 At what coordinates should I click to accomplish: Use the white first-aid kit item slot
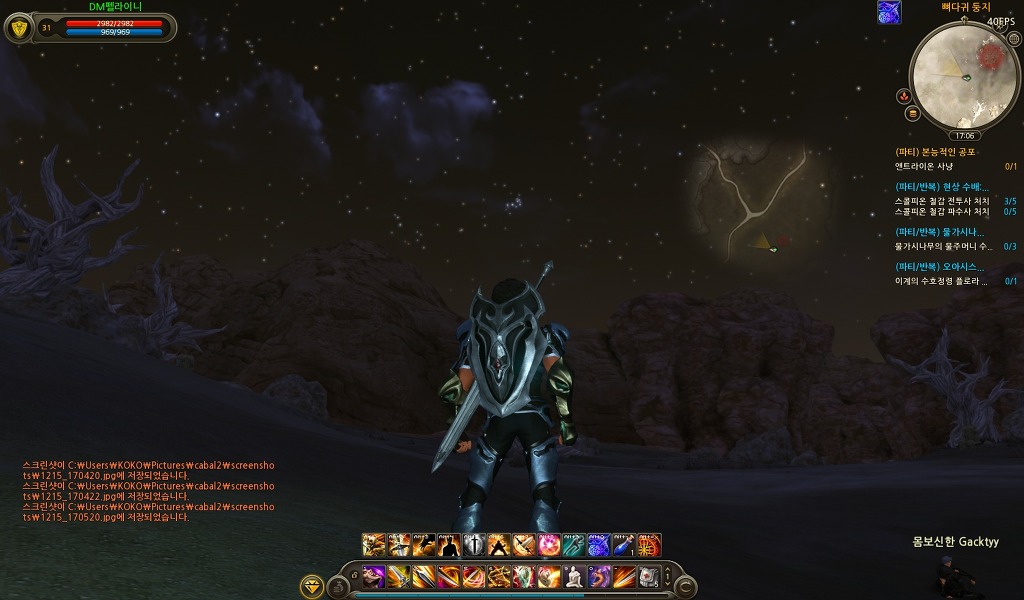(649, 576)
